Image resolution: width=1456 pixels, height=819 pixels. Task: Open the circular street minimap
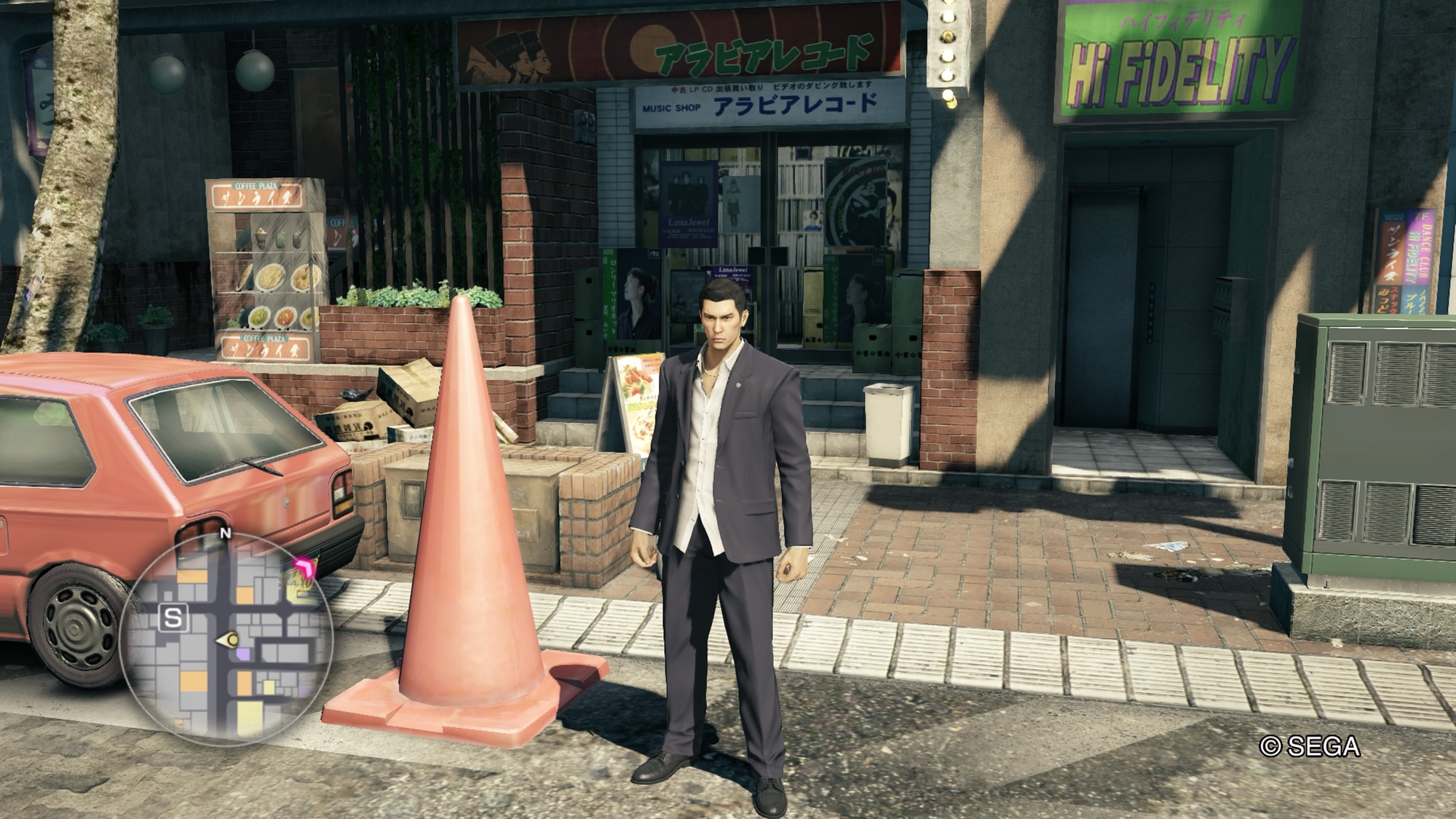coord(226,639)
